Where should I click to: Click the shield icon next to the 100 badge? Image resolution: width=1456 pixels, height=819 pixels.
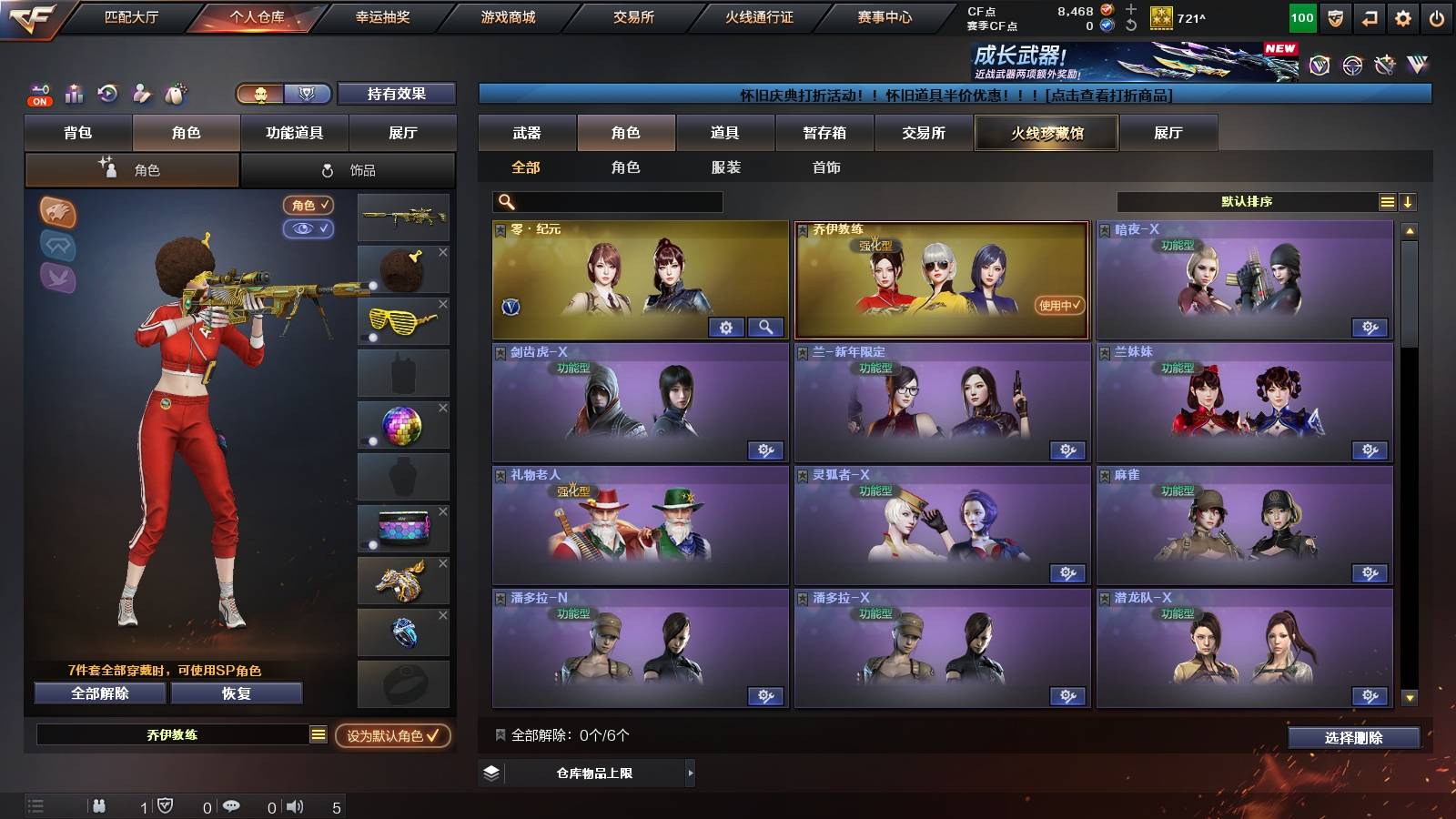click(x=1335, y=17)
